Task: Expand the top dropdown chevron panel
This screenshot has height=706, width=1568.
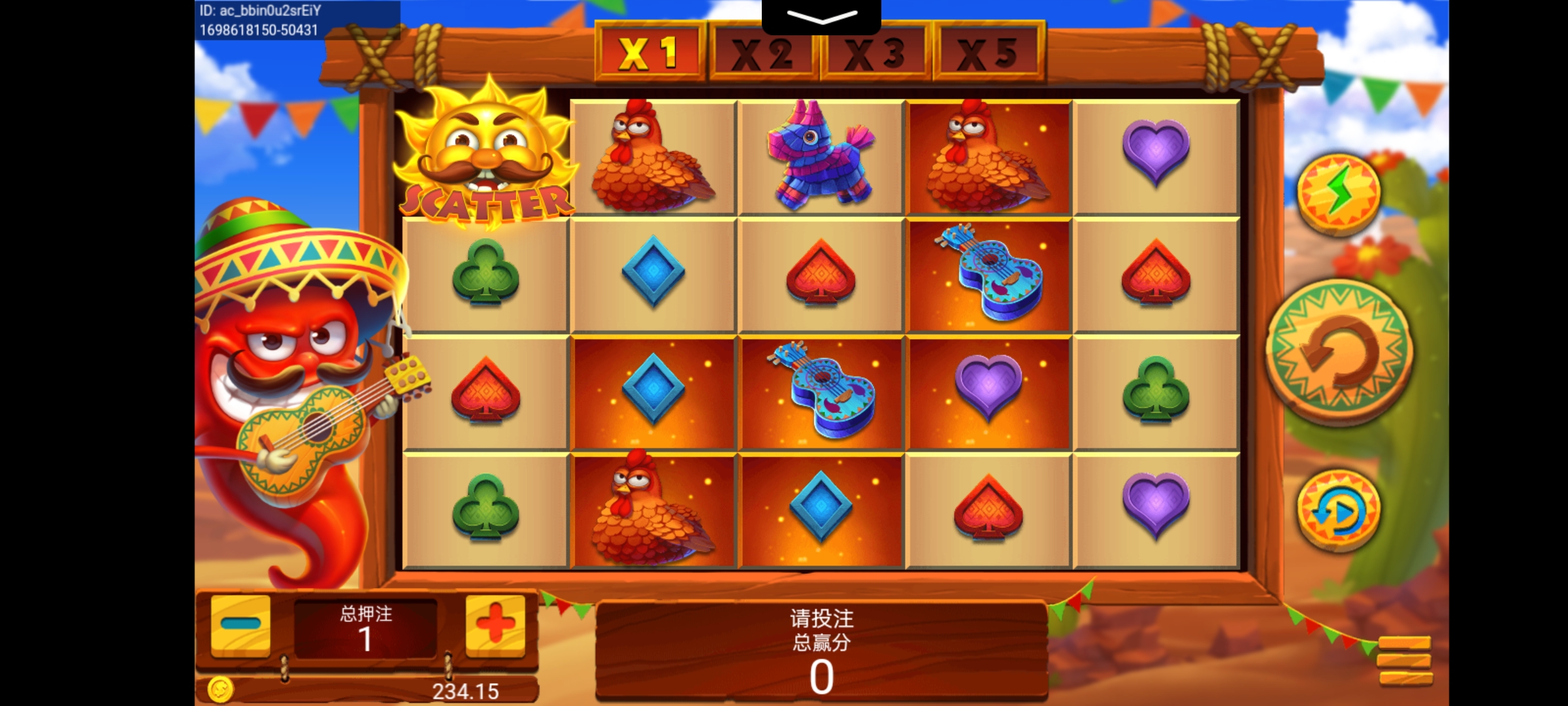Action: click(x=821, y=17)
